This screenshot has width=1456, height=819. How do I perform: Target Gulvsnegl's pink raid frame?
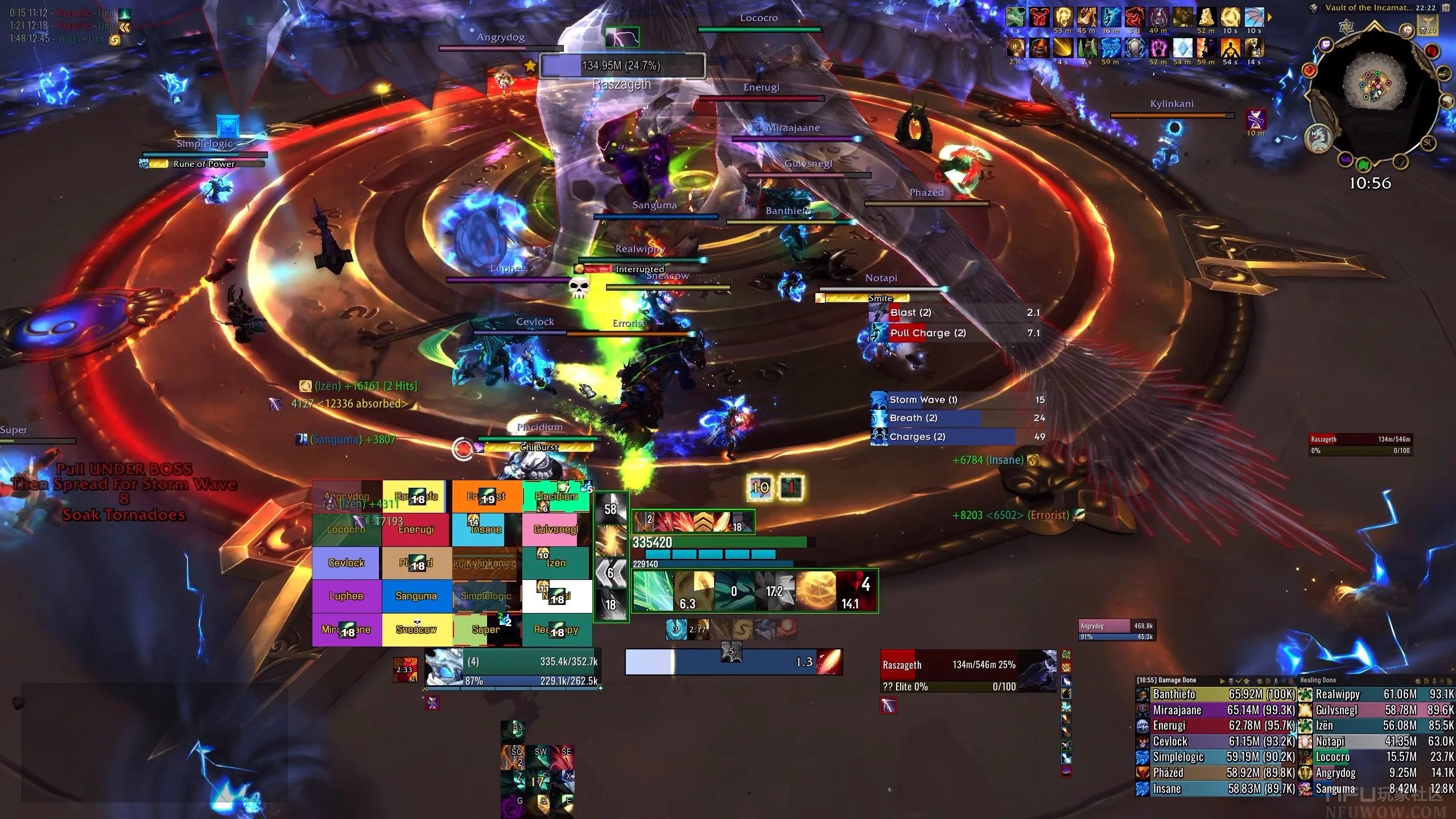[556, 530]
